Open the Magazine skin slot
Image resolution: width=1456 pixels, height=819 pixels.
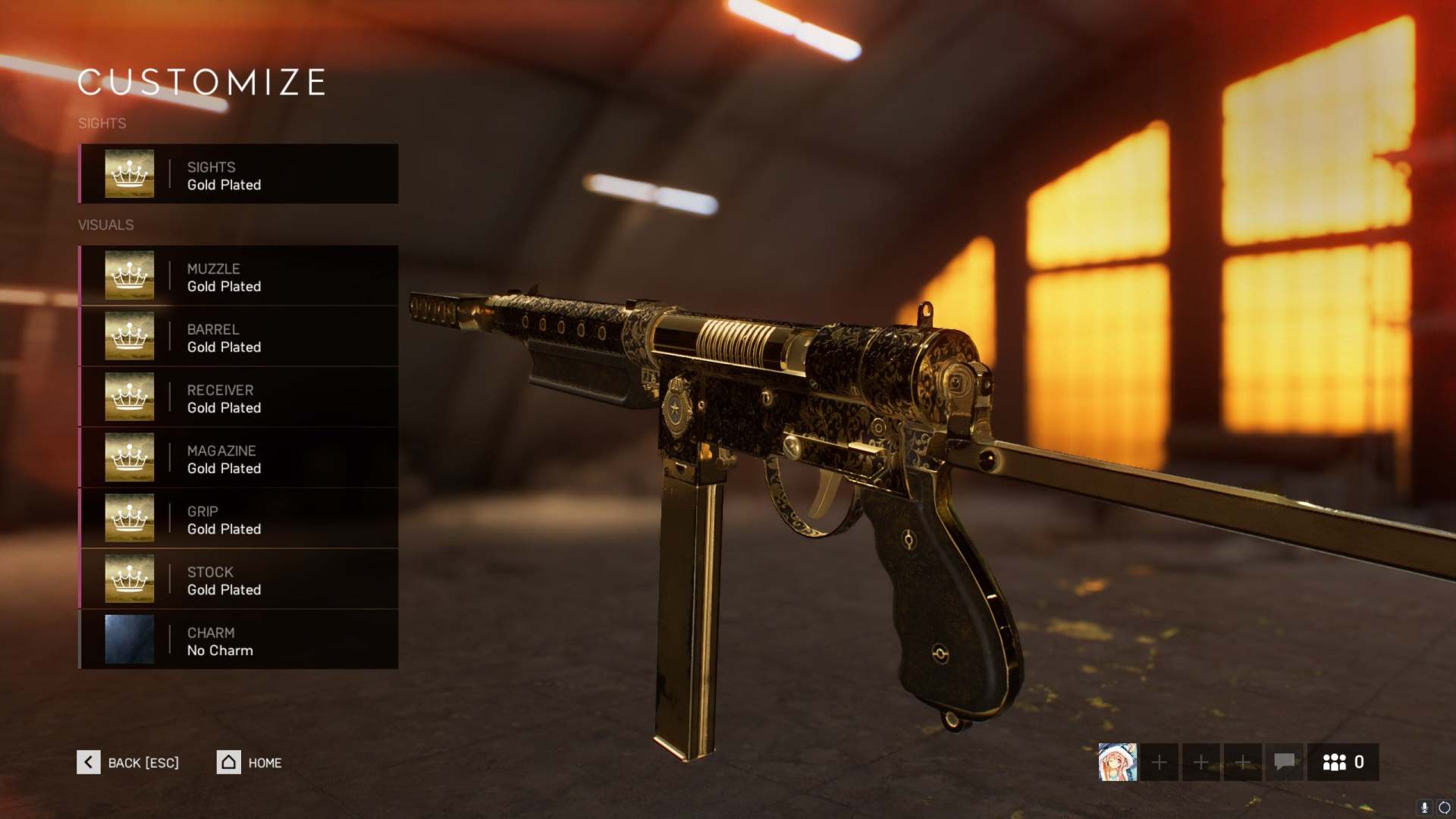point(239,458)
